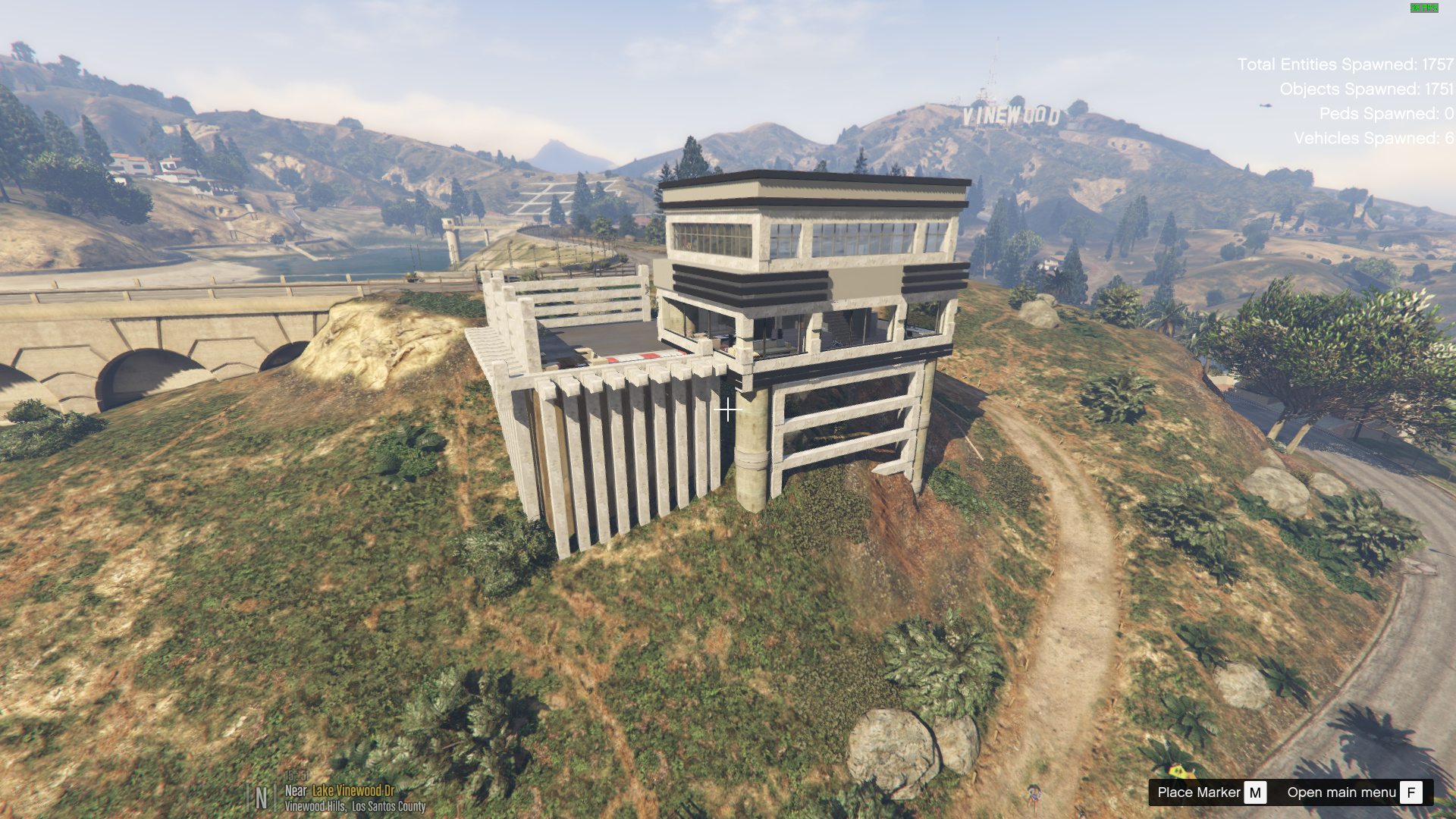Viewport: 1456px width, 819px height.
Task: Click the 15:51 clock above the minimap
Action: point(297,776)
